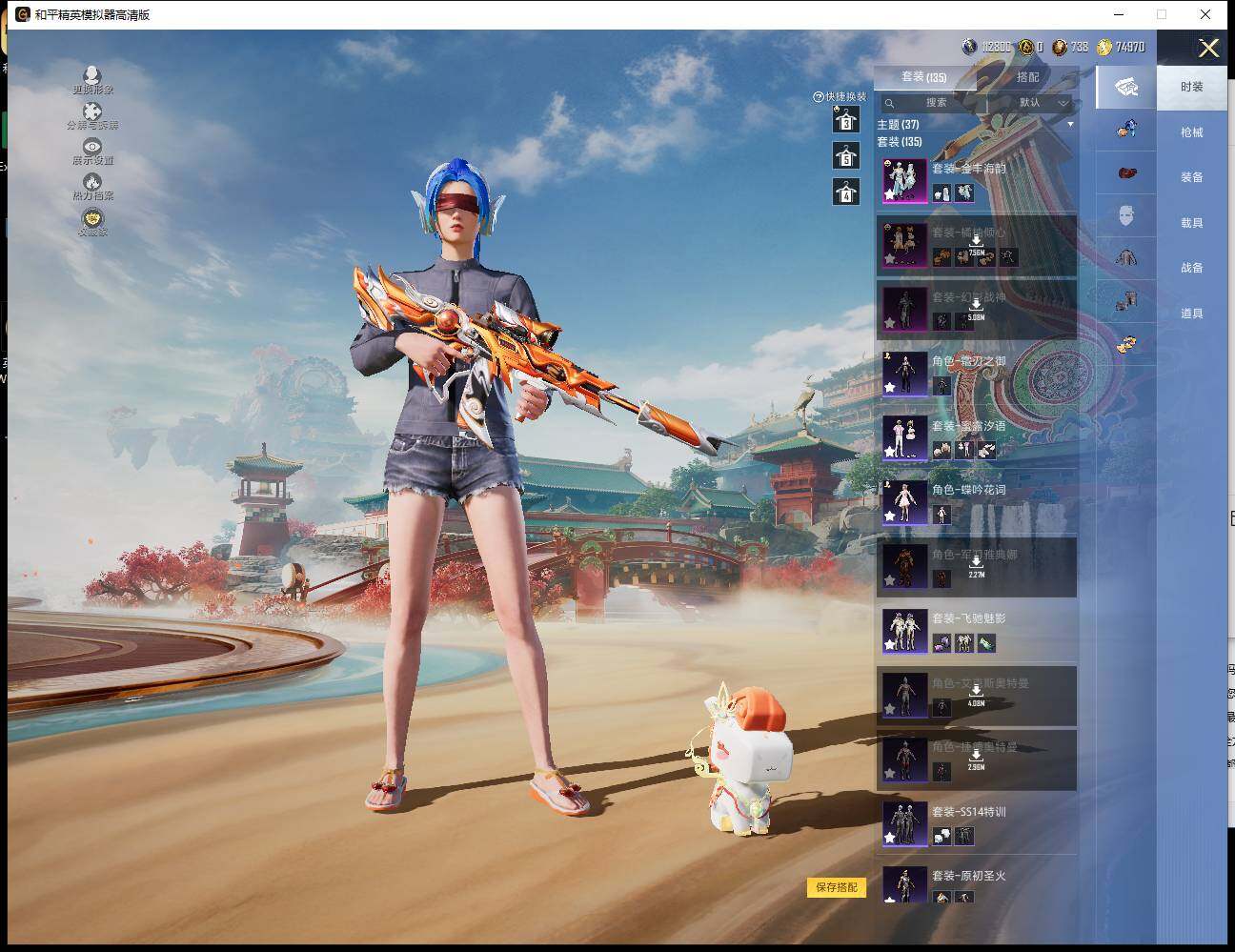Close the wardrobe with the X button
1235x952 pixels.
click(x=1208, y=49)
